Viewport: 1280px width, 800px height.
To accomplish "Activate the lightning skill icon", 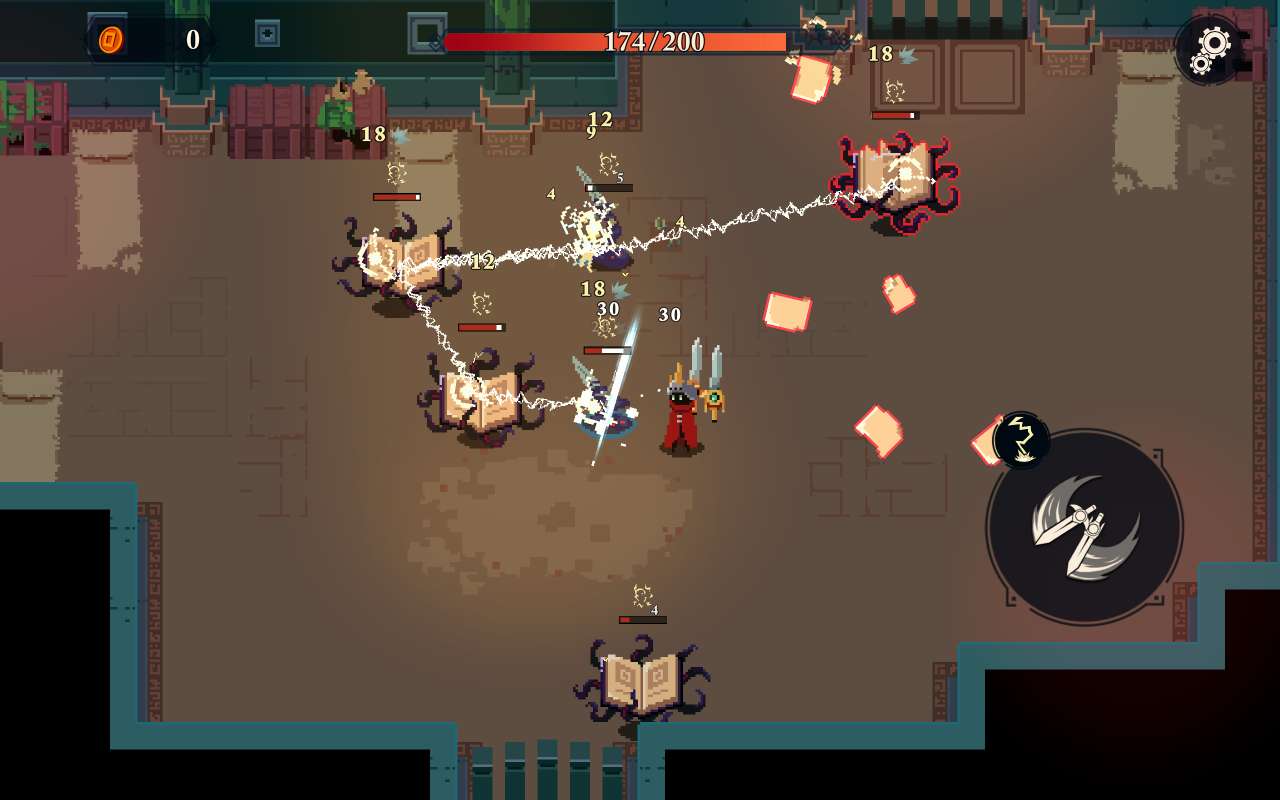I will pos(1021,440).
